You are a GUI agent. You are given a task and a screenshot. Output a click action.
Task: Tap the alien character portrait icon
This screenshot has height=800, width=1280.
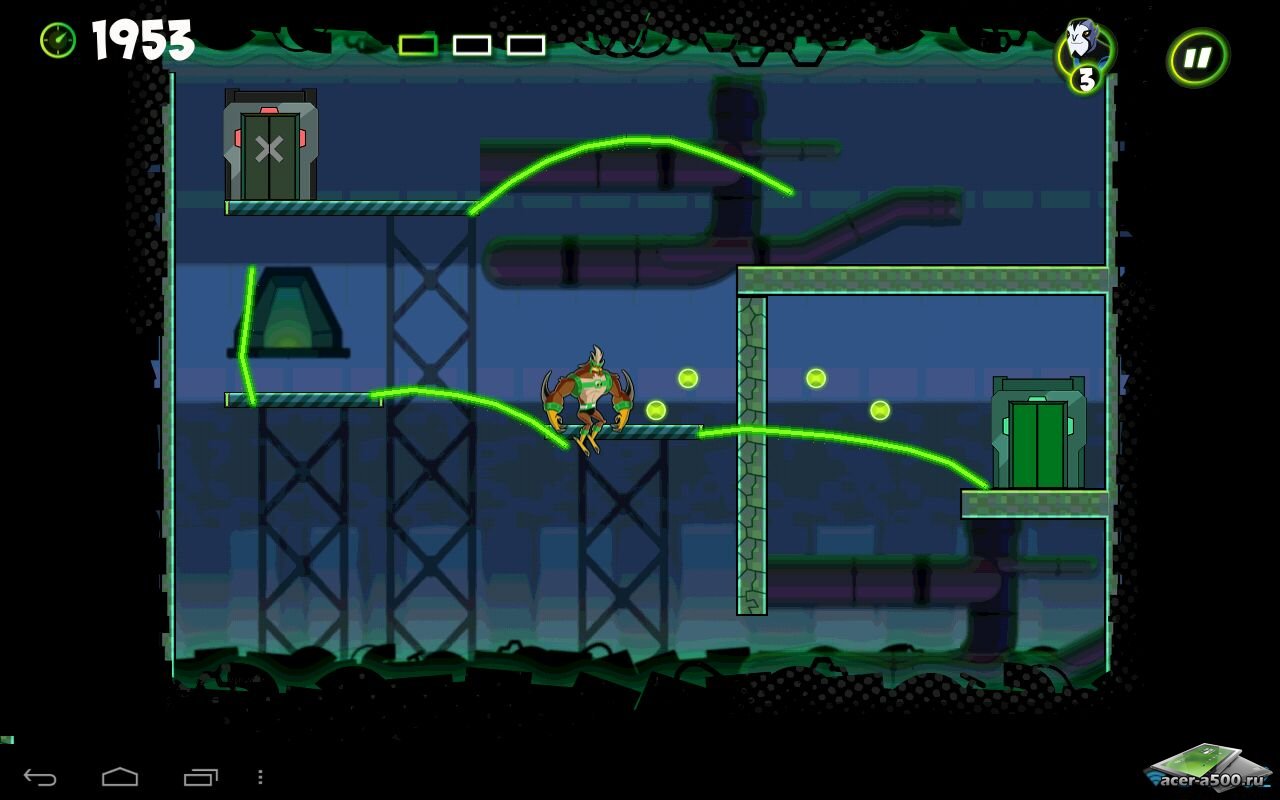point(1083,46)
